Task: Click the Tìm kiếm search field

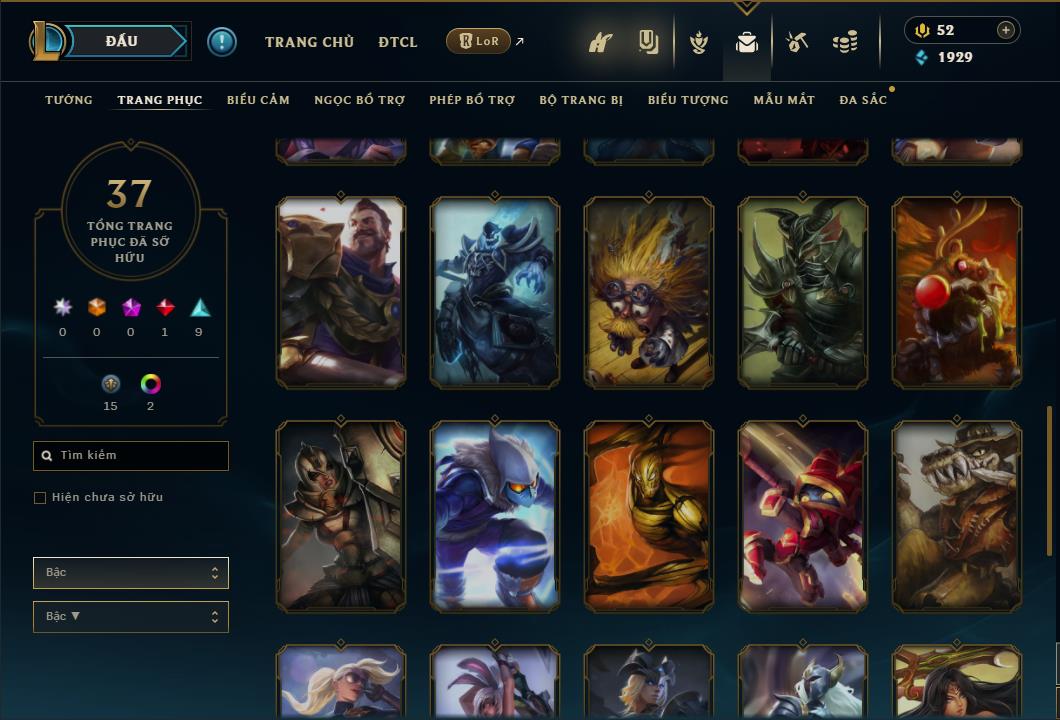Action: click(x=131, y=456)
